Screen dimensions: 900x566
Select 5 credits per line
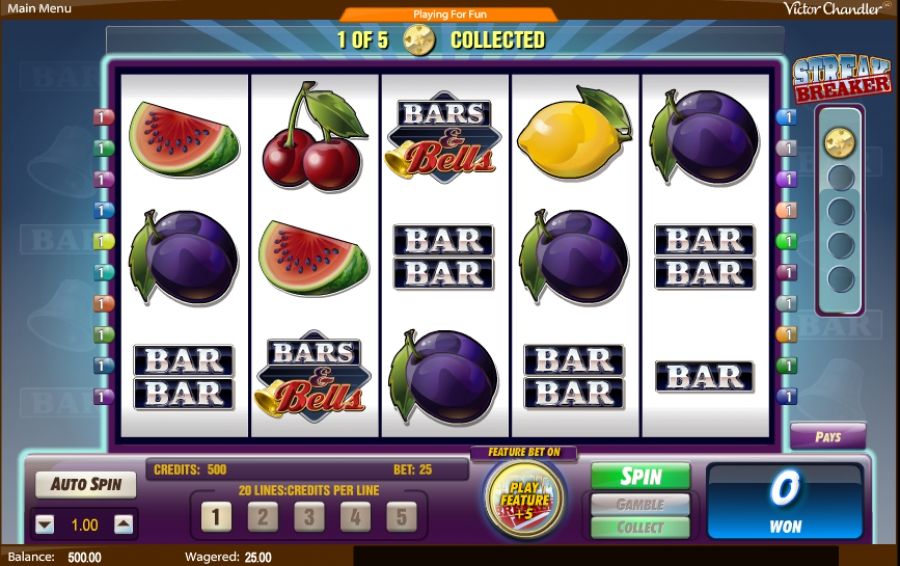(401, 517)
